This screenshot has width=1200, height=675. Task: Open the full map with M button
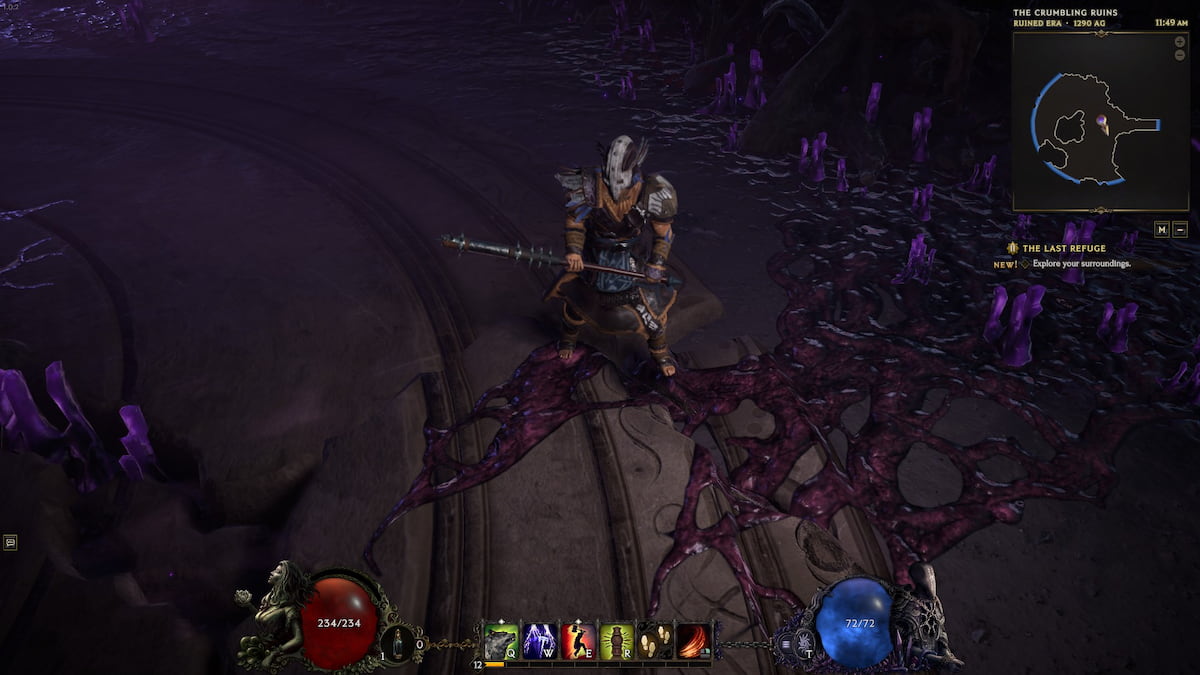tap(1162, 229)
